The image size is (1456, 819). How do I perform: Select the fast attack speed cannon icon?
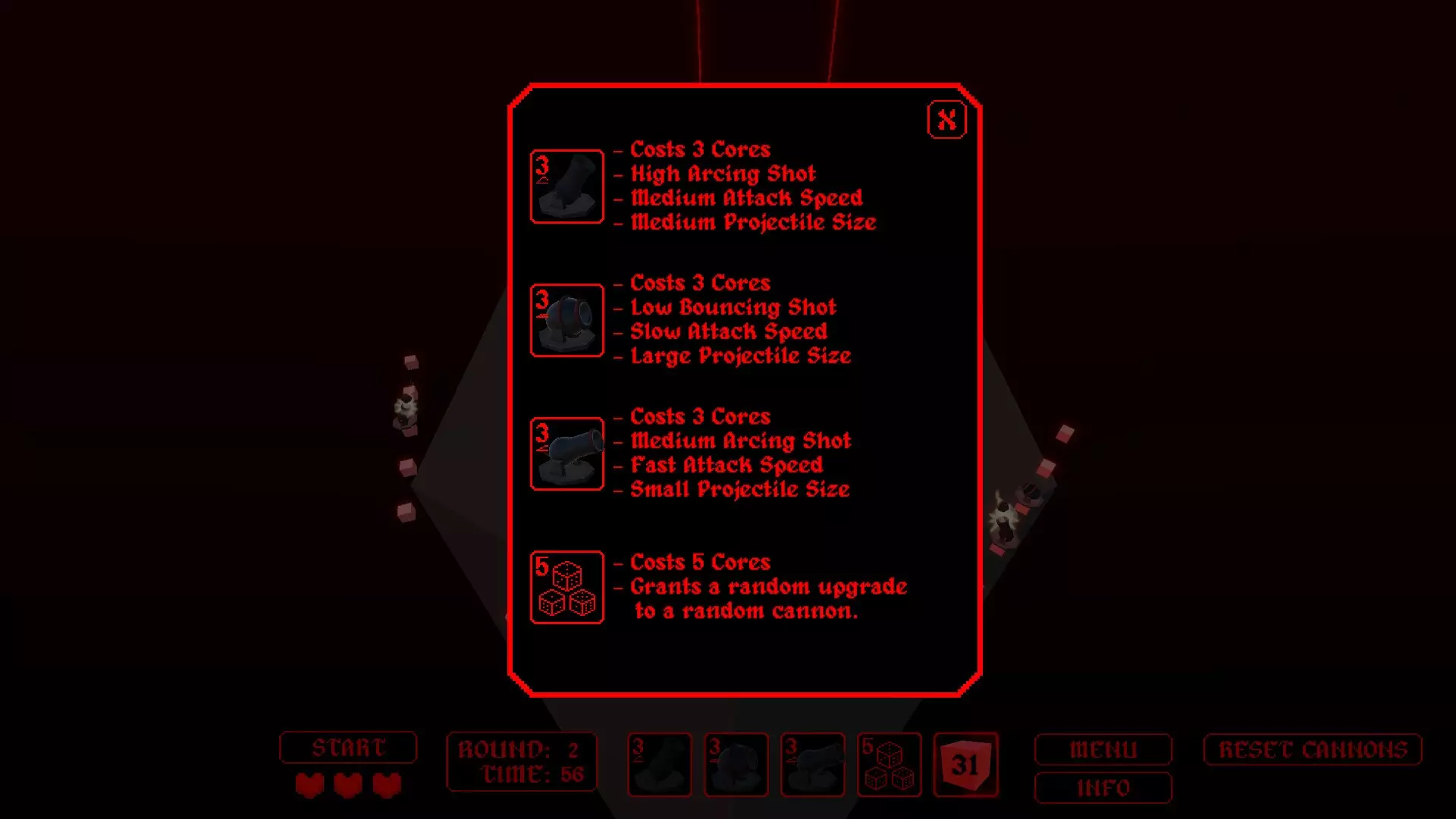tap(566, 453)
